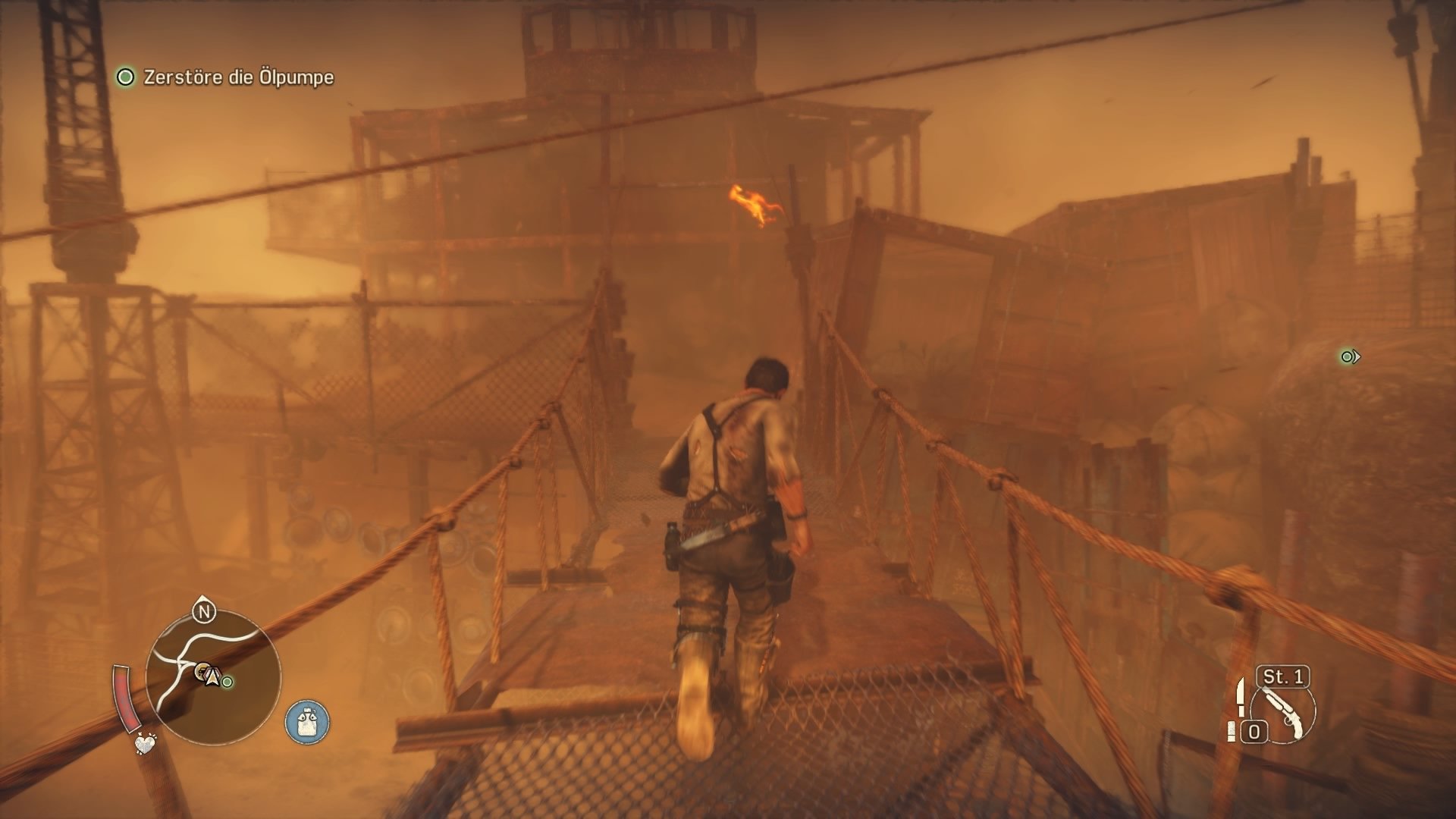The width and height of the screenshot is (1456, 819).
Task: Click the player arrow in the minimap center
Action: 212,677
